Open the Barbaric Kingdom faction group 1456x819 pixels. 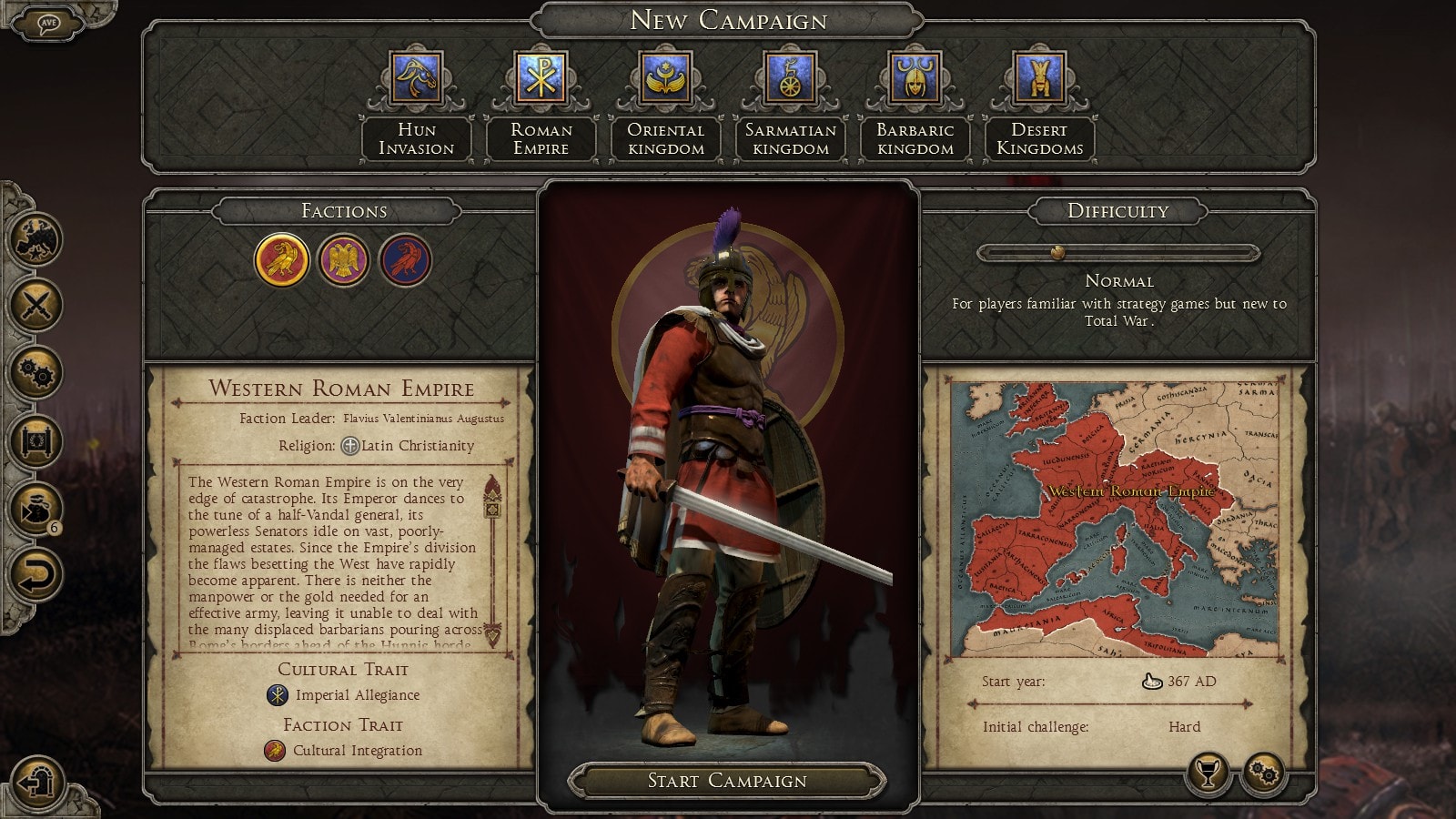[915, 78]
